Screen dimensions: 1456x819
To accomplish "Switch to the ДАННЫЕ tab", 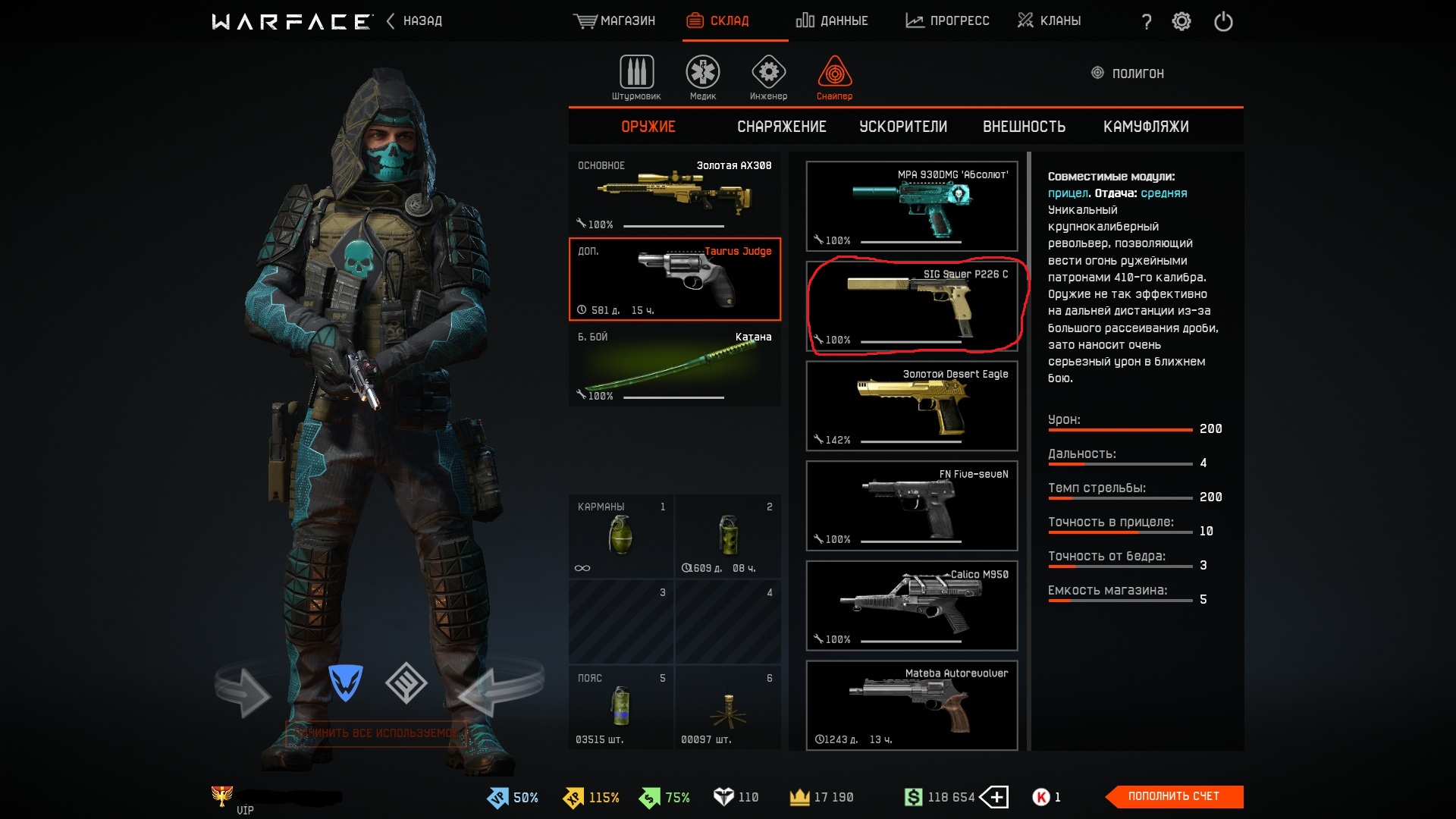I will tap(832, 21).
